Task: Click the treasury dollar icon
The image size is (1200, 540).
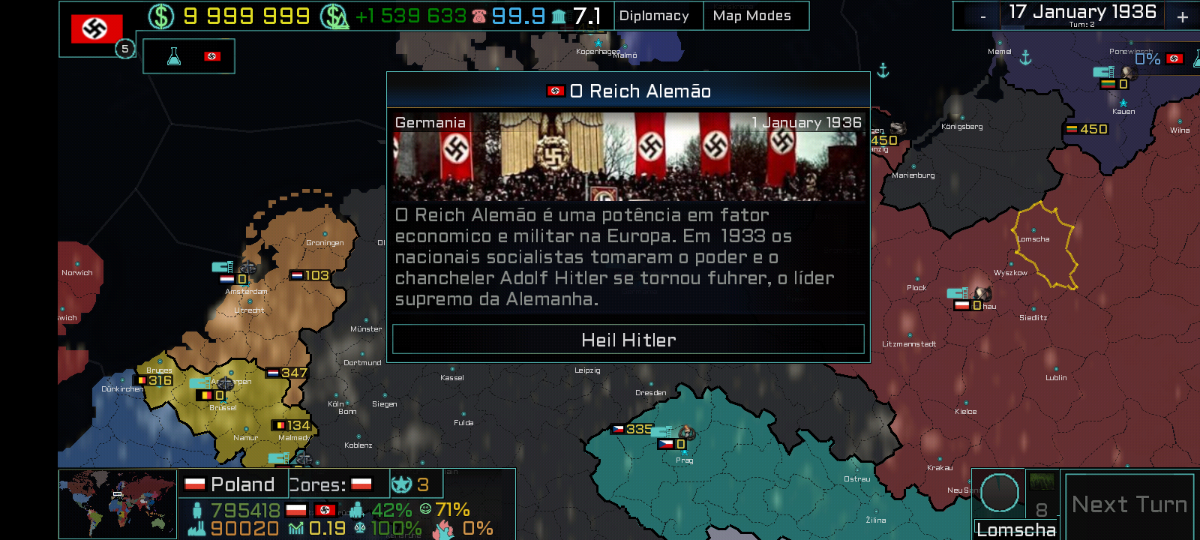Action: pyautogui.click(x=160, y=16)
